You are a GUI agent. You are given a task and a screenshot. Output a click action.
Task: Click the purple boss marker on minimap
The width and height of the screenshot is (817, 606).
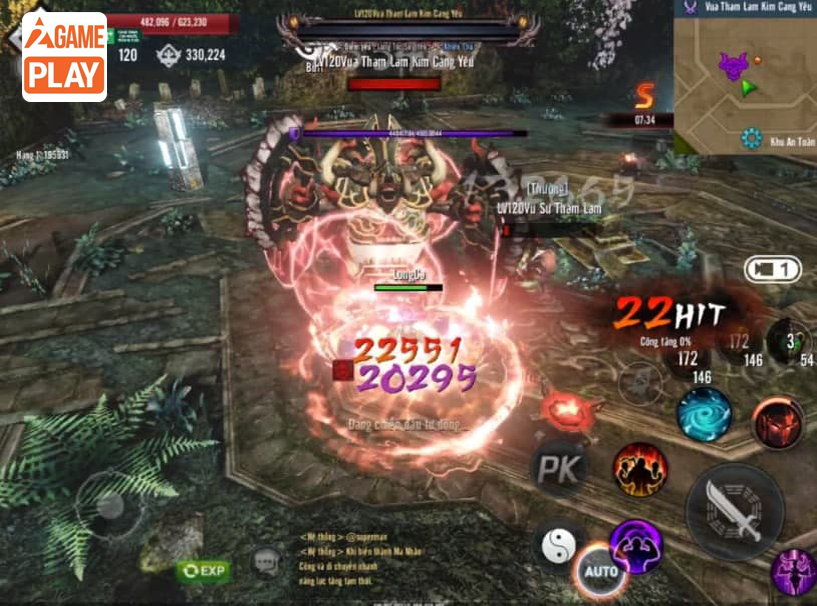(733, 67)
